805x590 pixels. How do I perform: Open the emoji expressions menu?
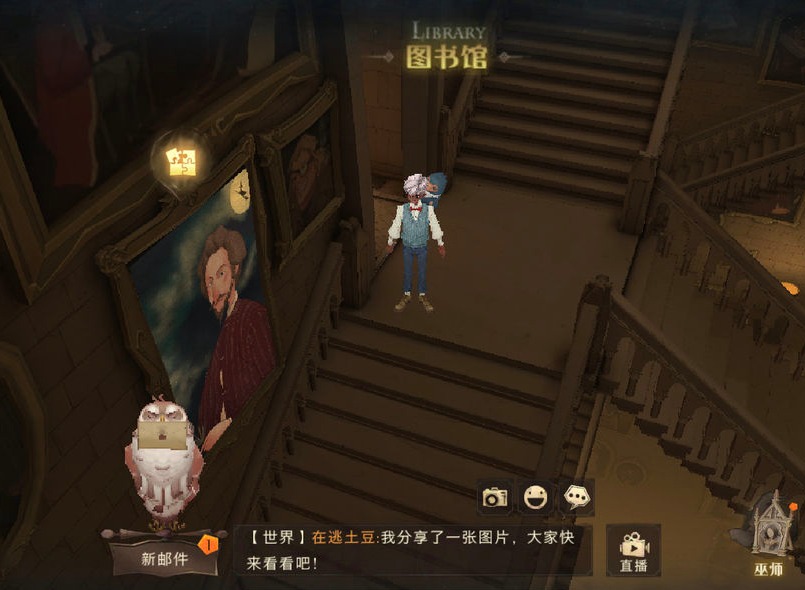[x=536, y=497]
